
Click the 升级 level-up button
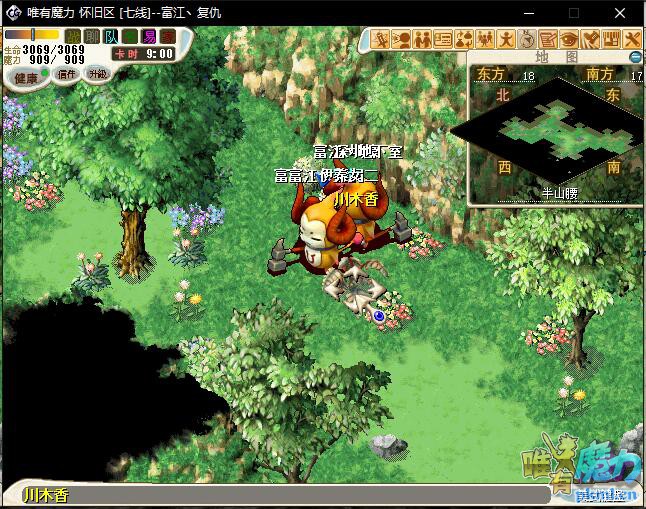tap(97, 75)
